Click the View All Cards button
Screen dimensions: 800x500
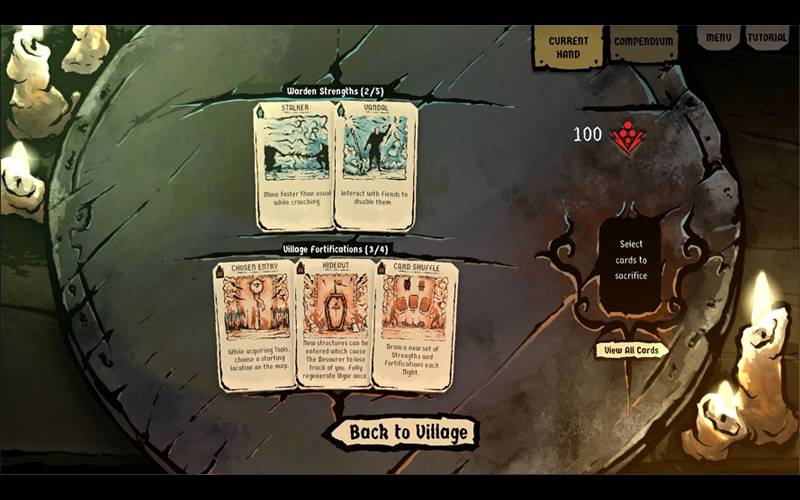tap(632, 350)
